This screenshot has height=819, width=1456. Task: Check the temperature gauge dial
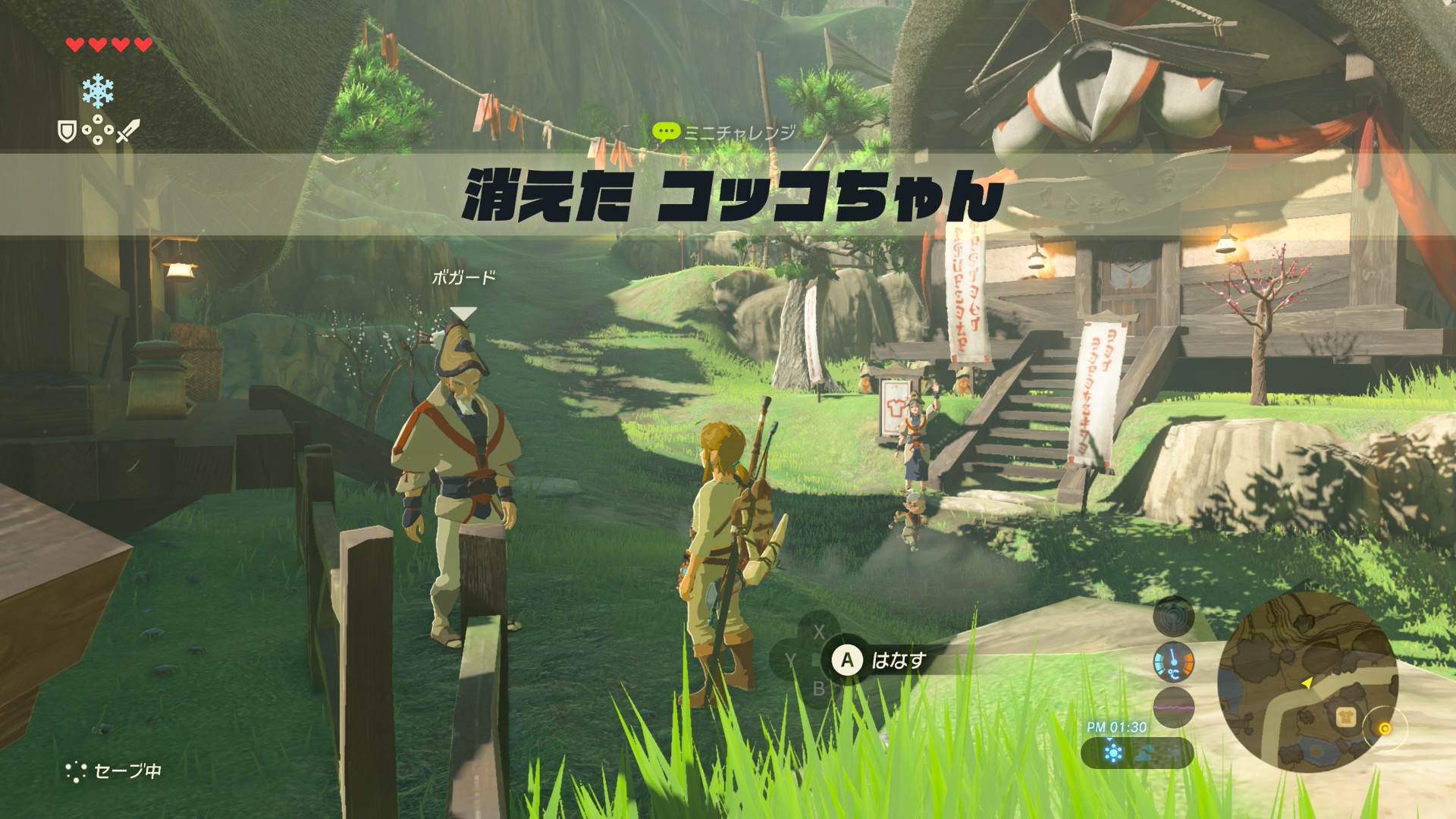(1173, 662)
